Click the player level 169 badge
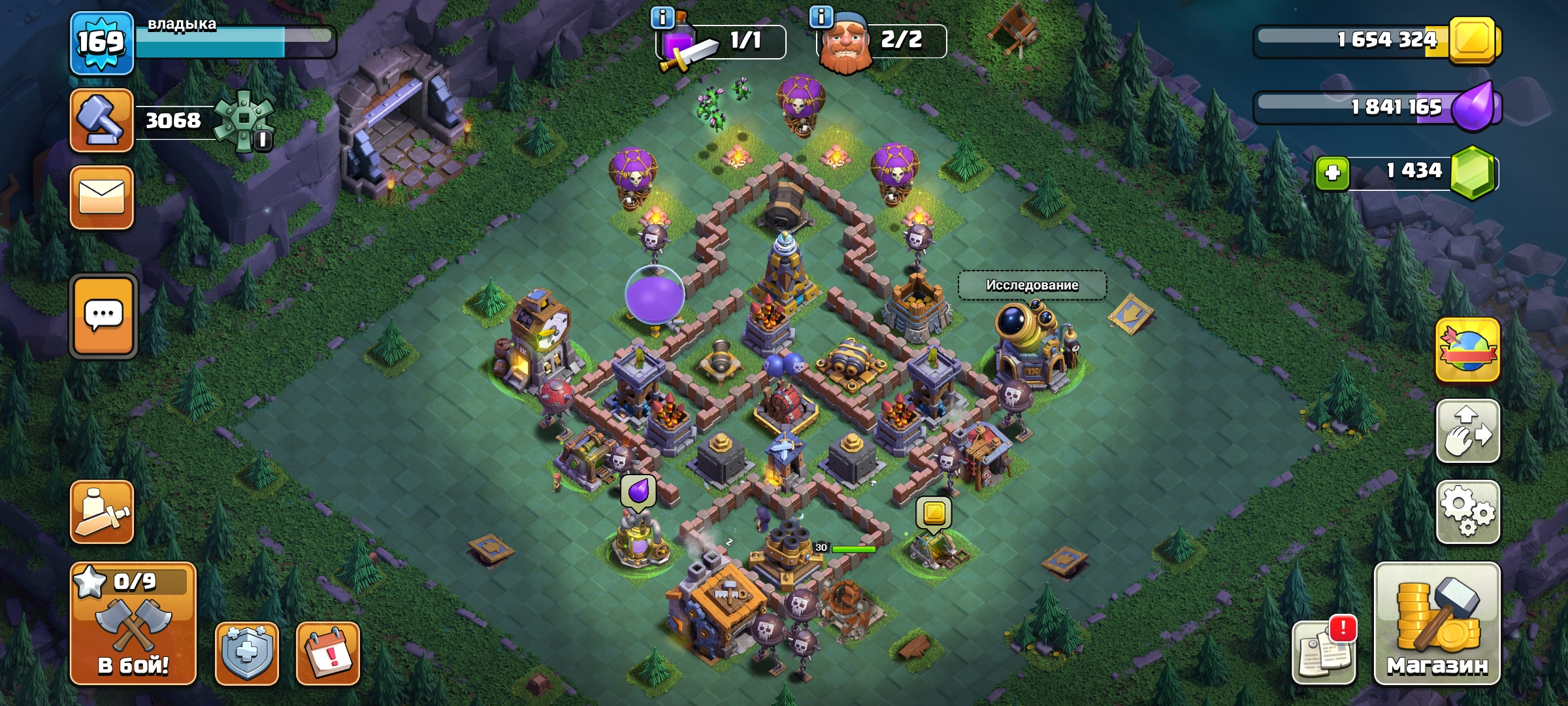This screenshot has width=1568, height=706. [x=102, y=43]
